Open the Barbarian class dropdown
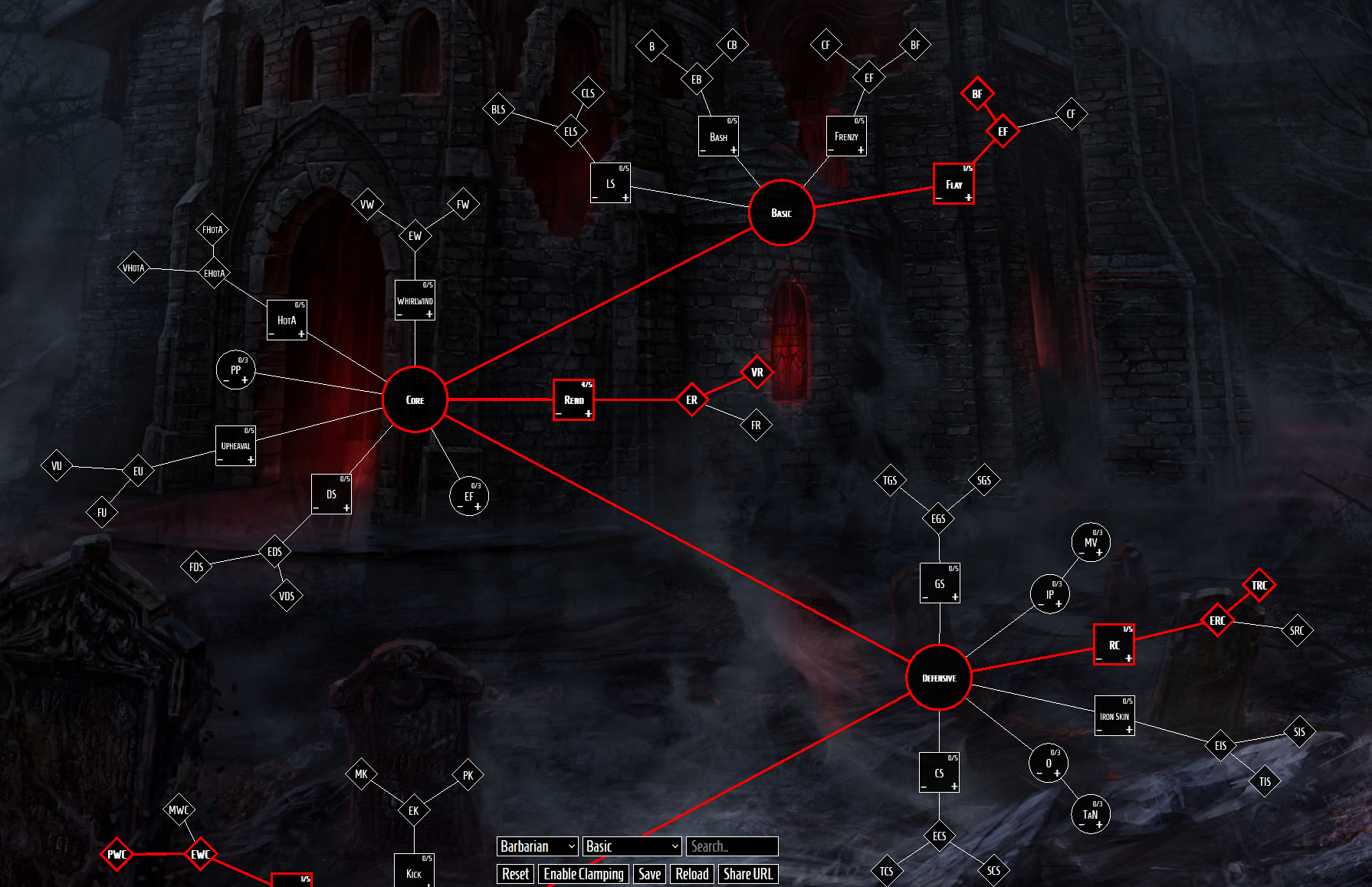The width and height of the screenshot is (1372, 887). coord(537,846)
